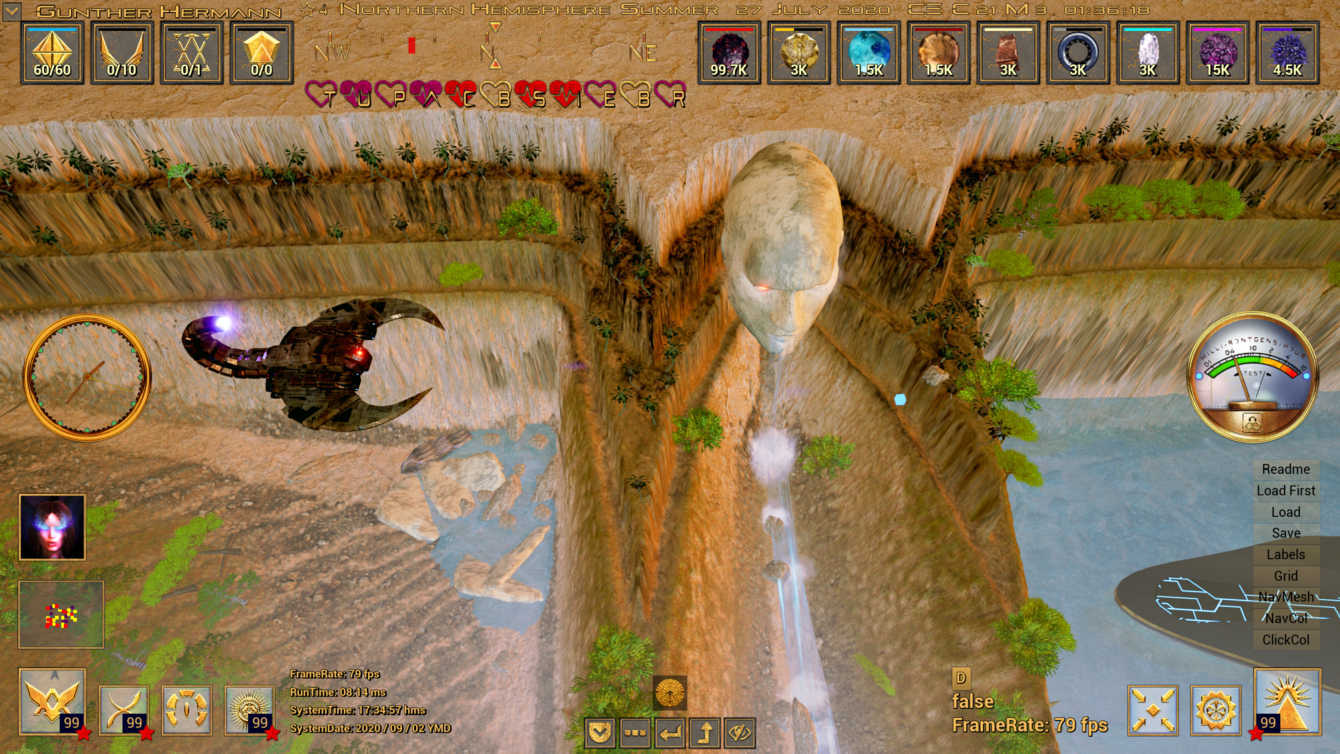The width and height of the screenshot is (1340, 754).
Task: Click the upward turn arrow toolbar button
Action: (x=705, y=733)
